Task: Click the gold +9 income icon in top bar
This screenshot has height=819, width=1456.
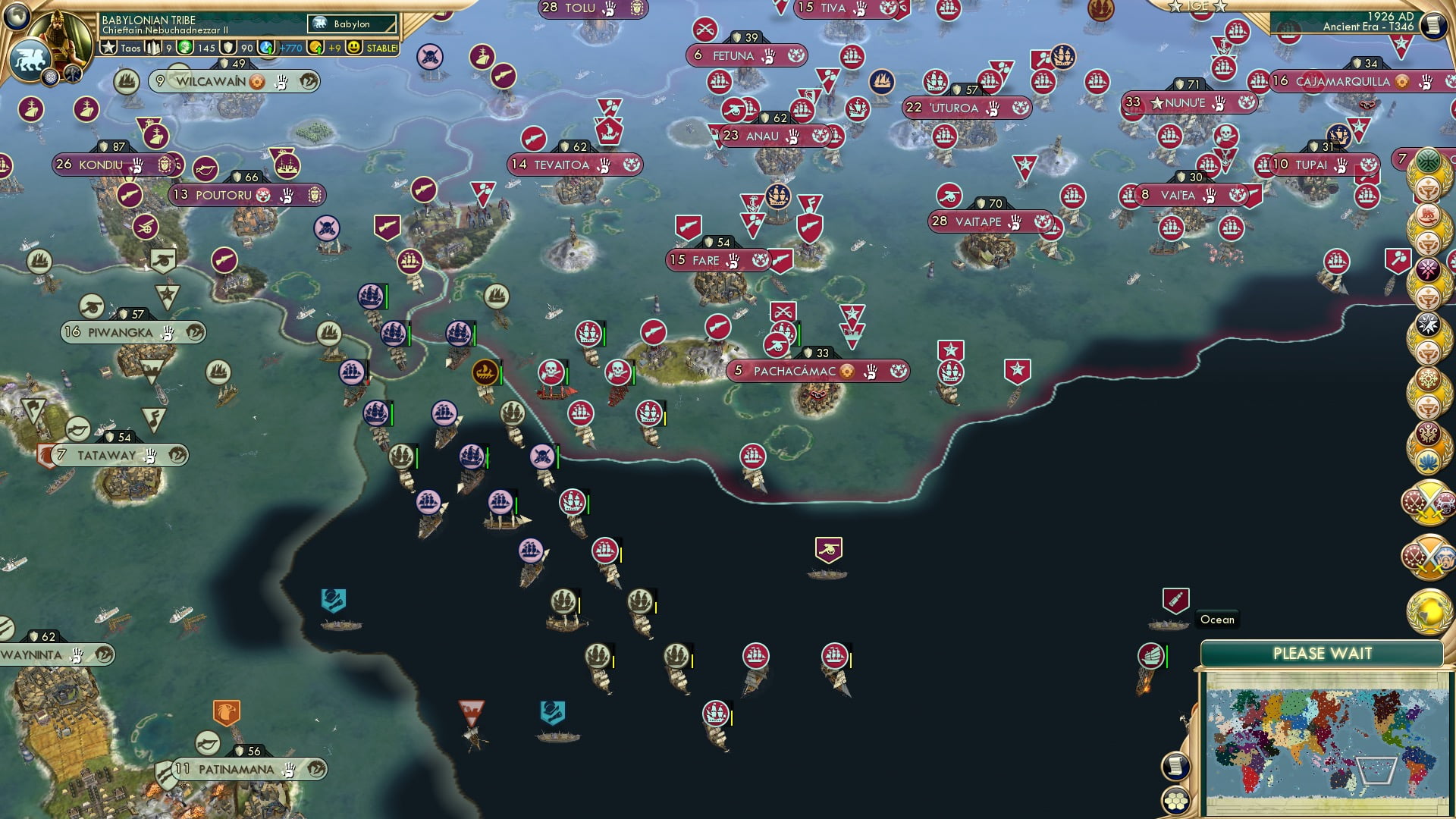Action: (315, 47)
